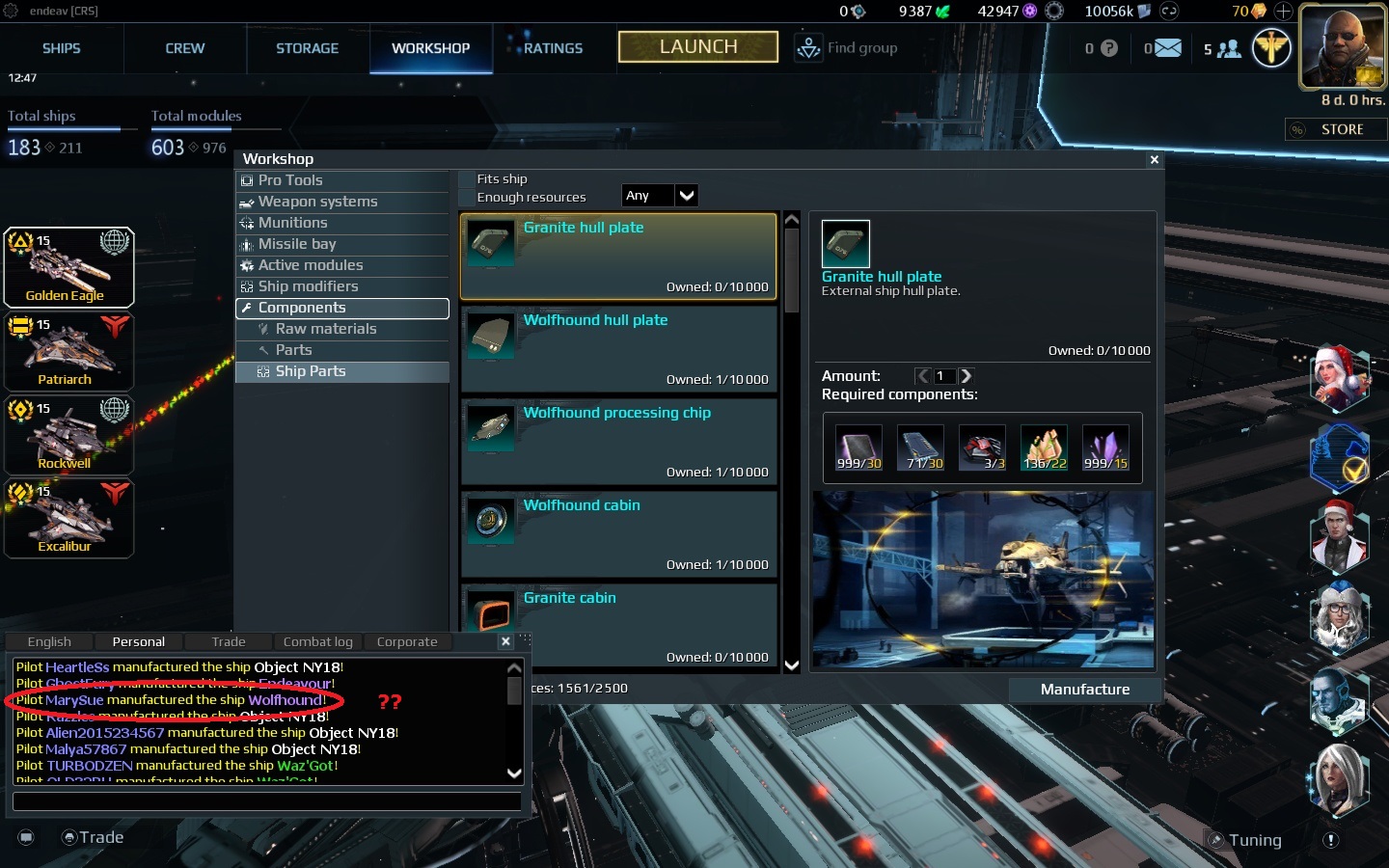The width and height of the screenshot is (1389, 868).
Task: Click the Find group icon
Action: point(808,47)
